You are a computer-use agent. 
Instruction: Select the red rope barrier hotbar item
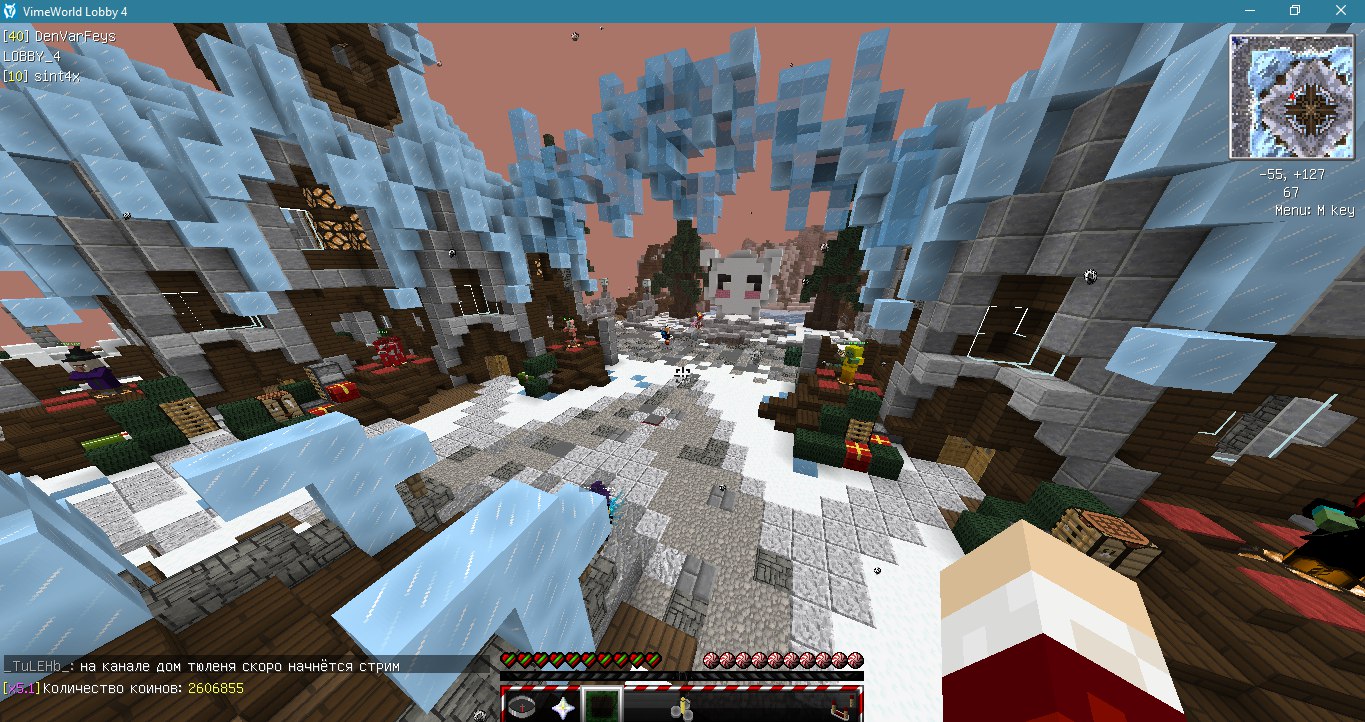click(842, 708)
